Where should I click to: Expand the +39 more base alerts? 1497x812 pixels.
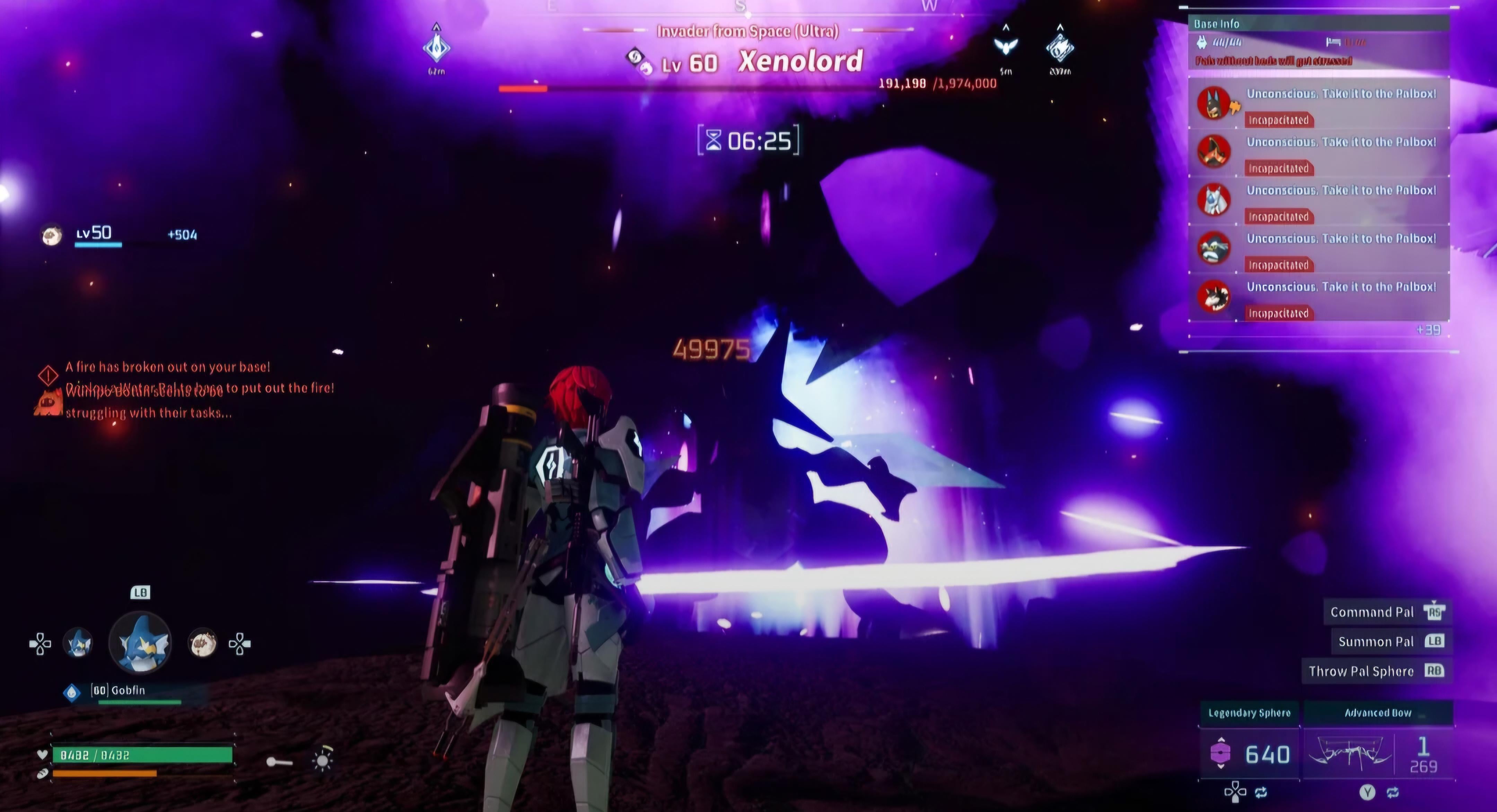tap(1428, 330)
